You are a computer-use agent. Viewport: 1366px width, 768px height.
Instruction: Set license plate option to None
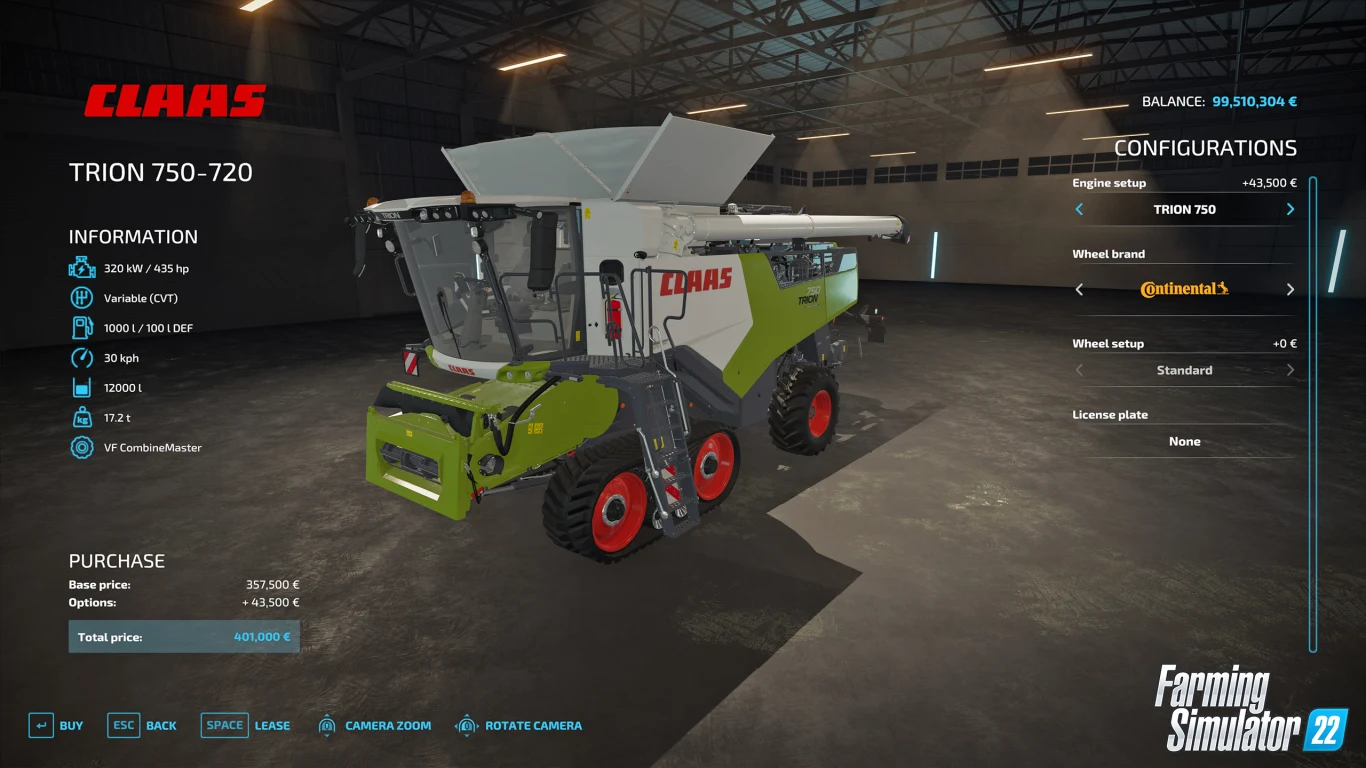[x=1184, y=441]
